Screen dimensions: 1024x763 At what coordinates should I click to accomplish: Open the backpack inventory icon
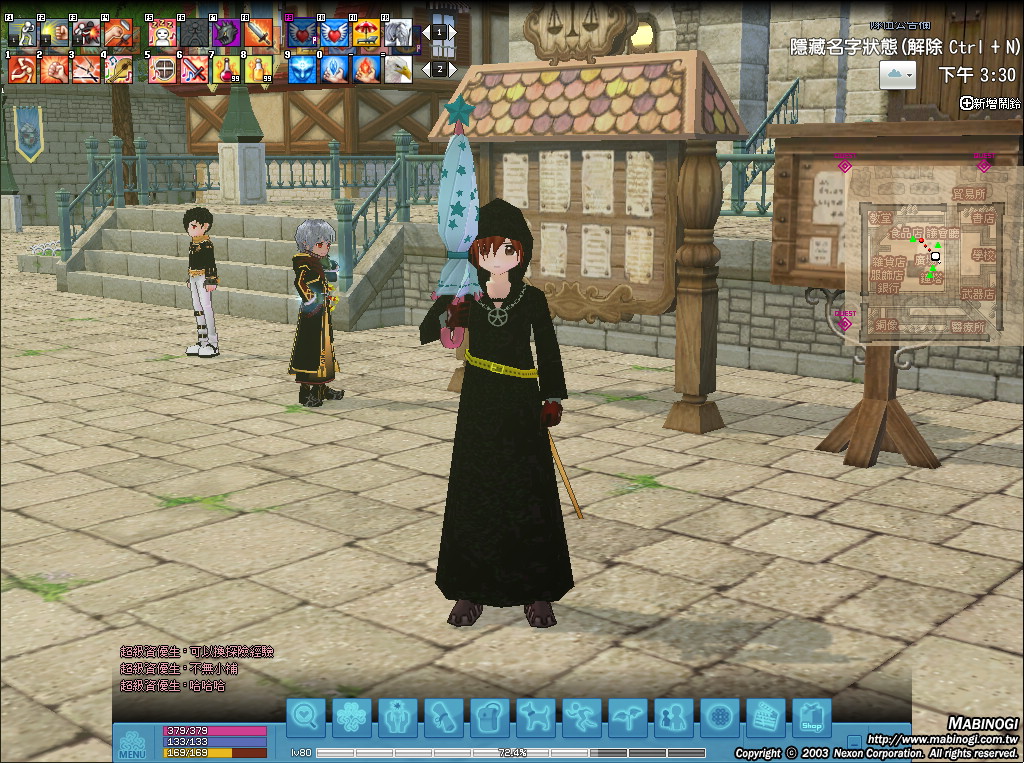point(489,717)
